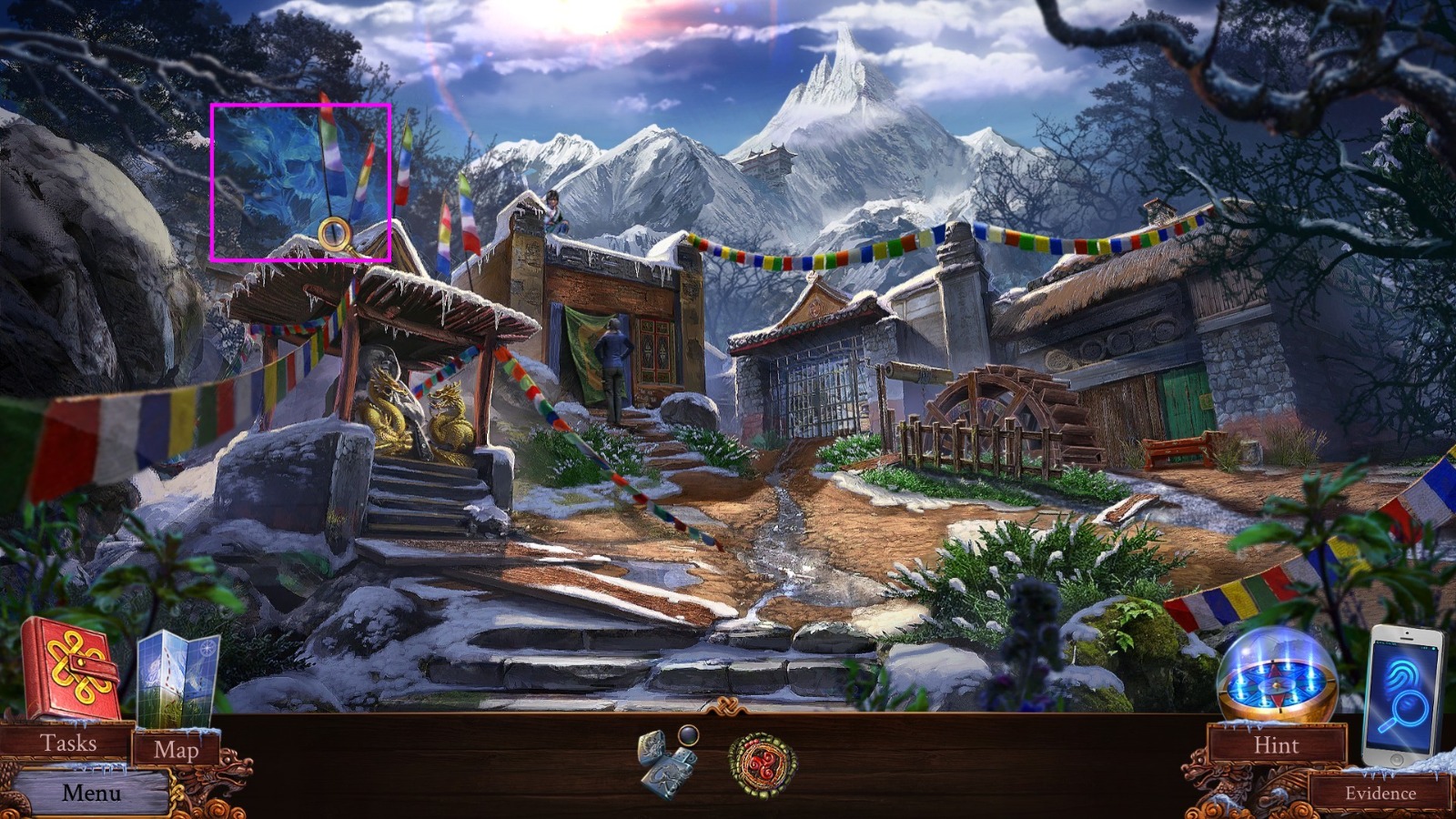The width and height of the screenshot is (1456, 819).
Task: Click the Menu button
Action: 91,793
